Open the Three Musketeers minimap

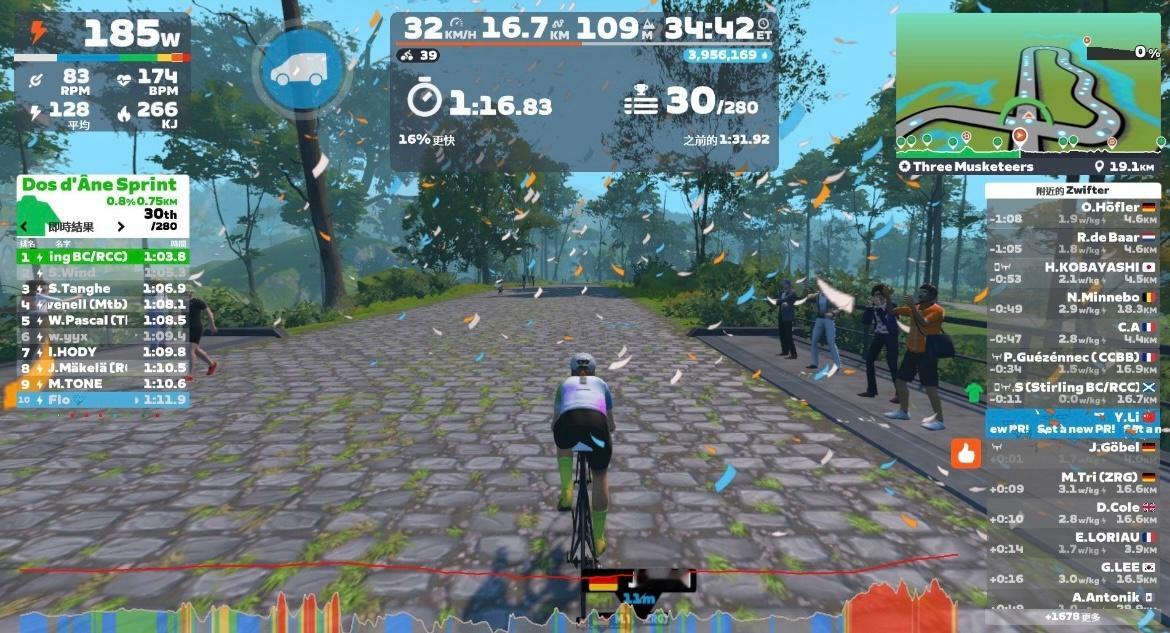(1027, 85)
